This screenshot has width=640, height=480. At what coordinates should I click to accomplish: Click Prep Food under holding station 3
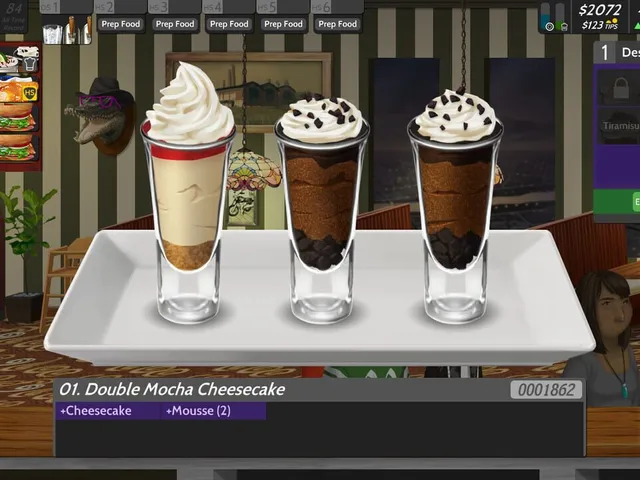175,24
